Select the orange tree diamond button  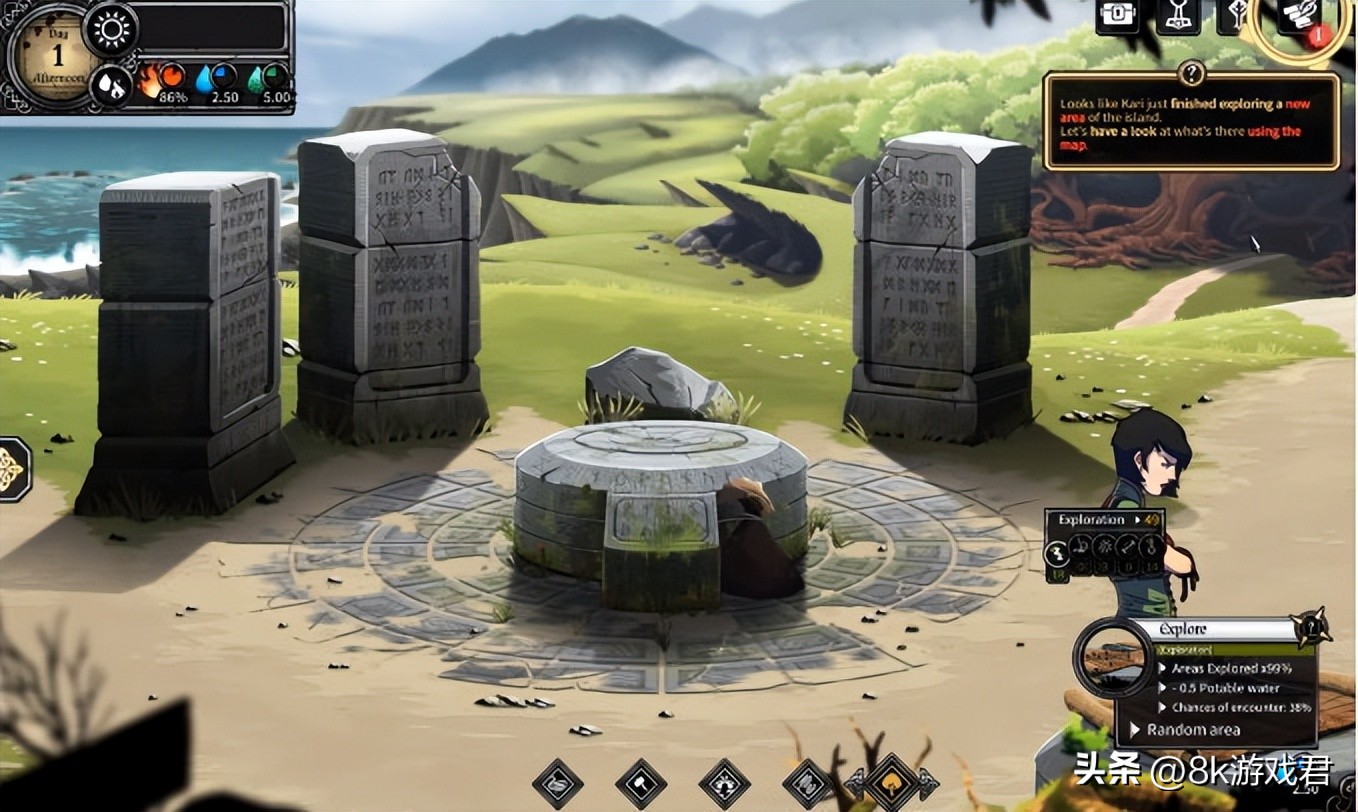(x=891, y=781)
